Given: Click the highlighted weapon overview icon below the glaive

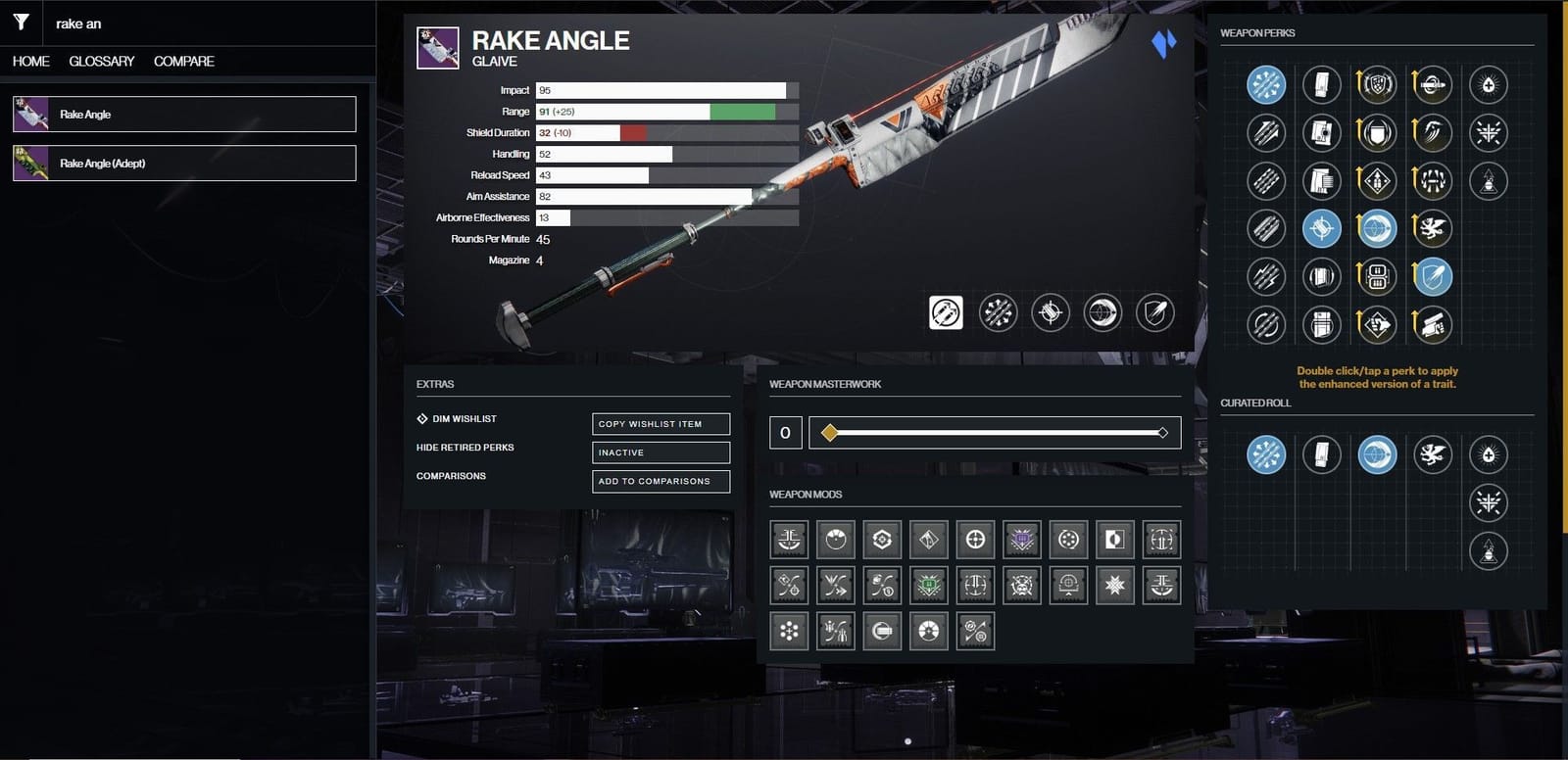Looking at the screenshot, I should pyautogui.click(x=944, y=312).
